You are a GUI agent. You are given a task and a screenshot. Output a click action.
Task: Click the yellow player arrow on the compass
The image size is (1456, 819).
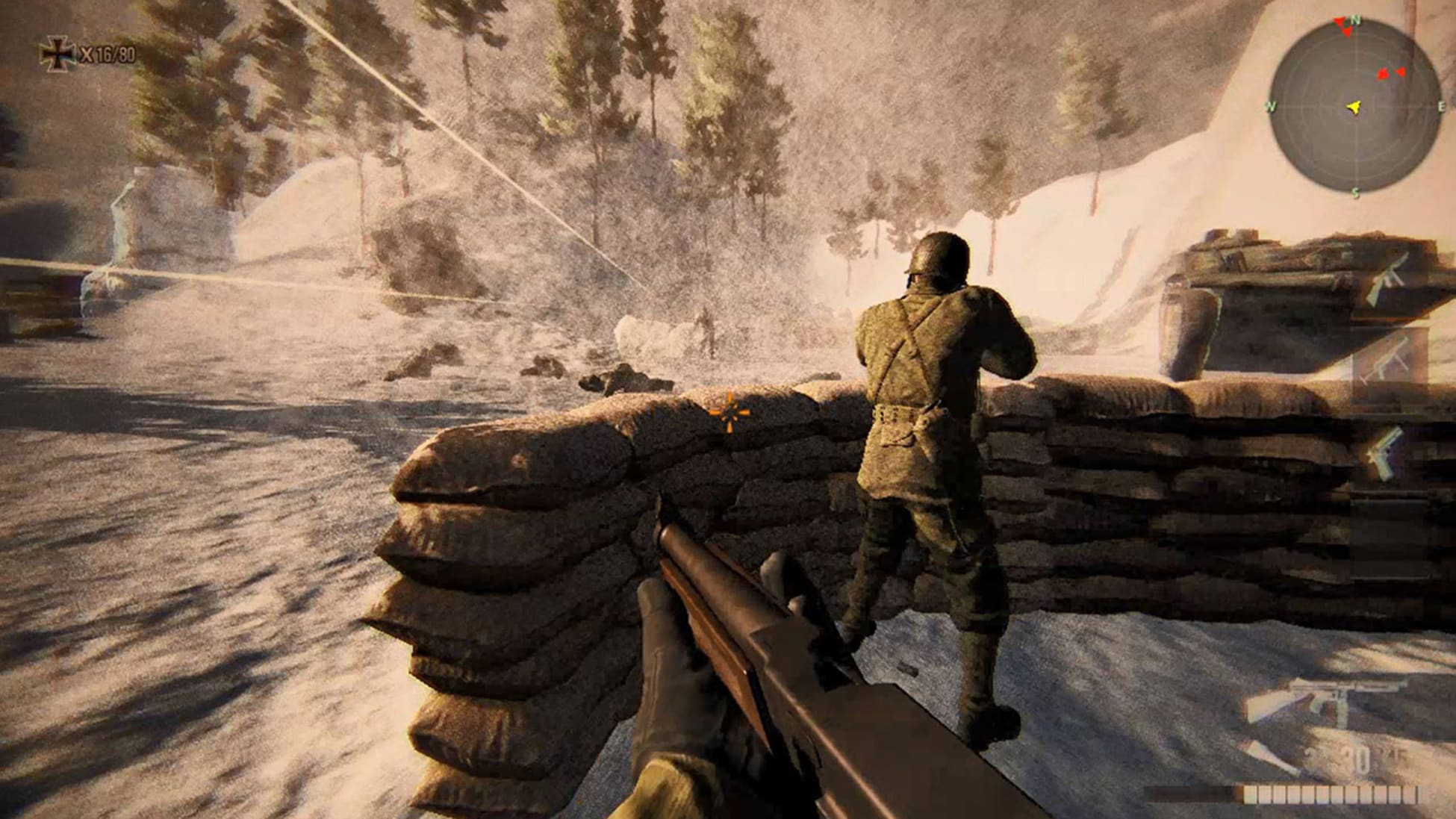1354,108
